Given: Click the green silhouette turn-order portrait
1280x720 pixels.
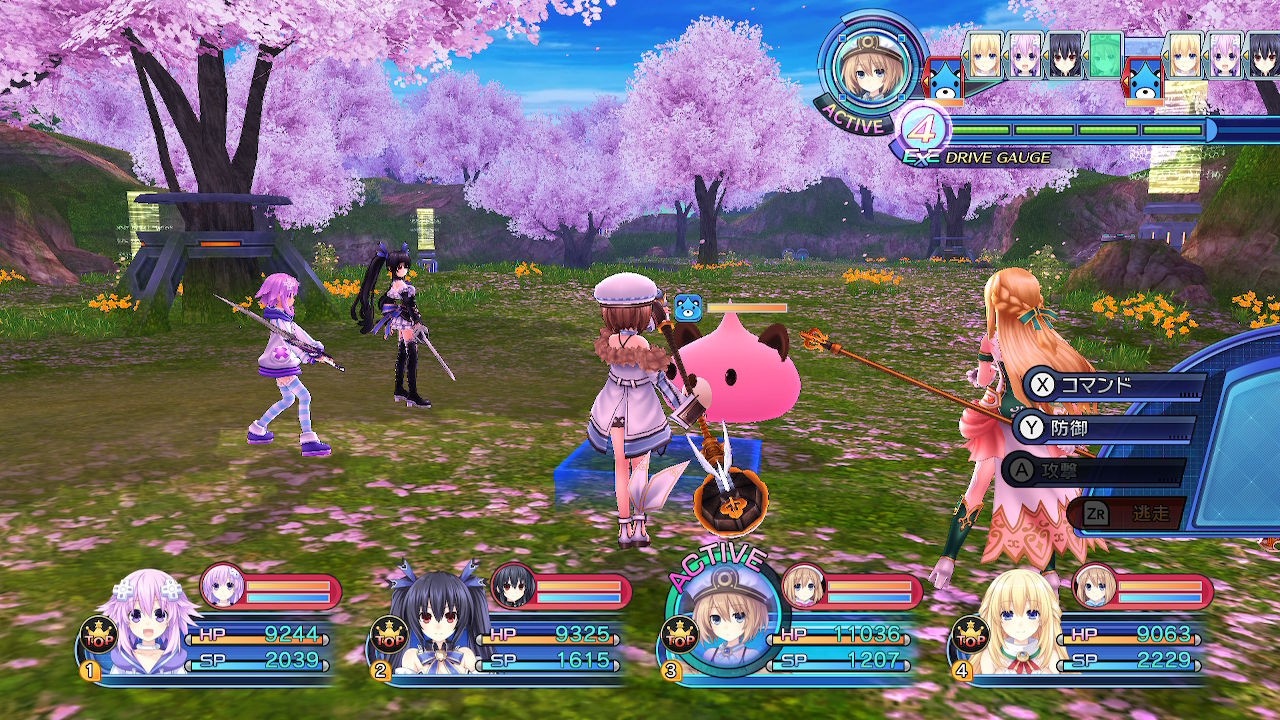Looking at the screenshot, I should click(x=1105, y=54).
